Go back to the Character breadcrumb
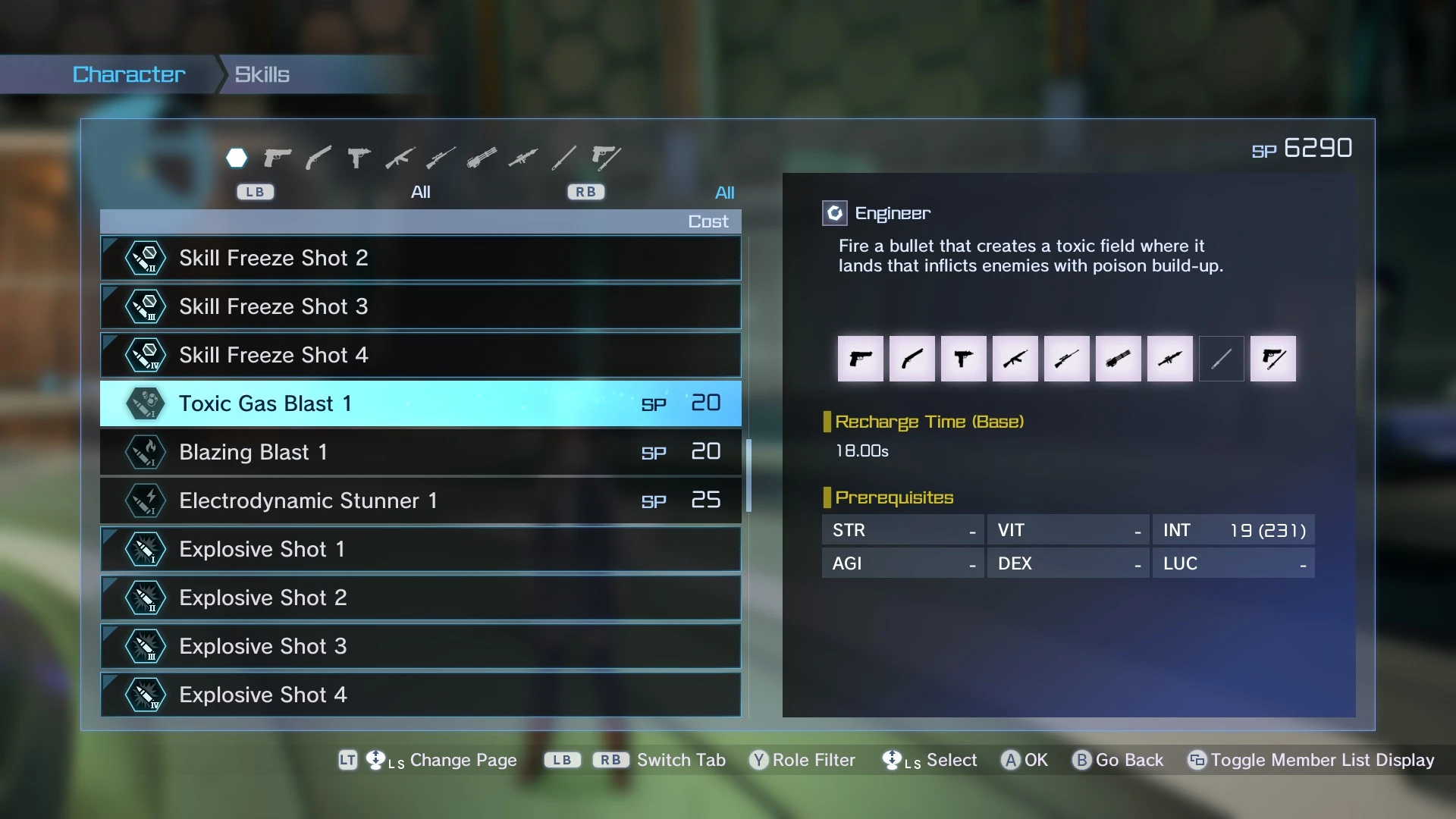This screenshot has height=819, width=1456. click(x=129, y=74)
